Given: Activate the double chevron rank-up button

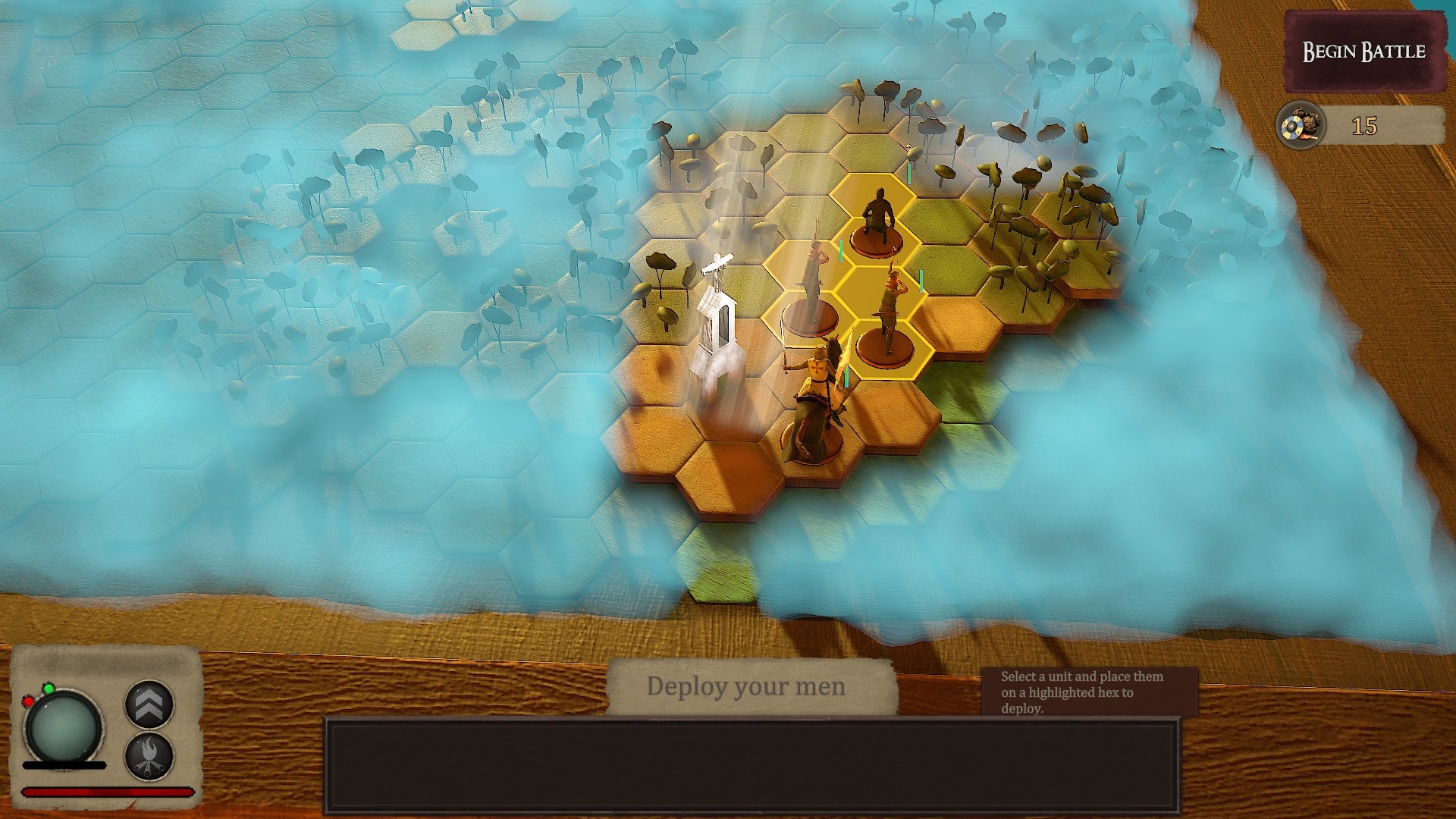Looking at the screenshot, I should [149, 704].
